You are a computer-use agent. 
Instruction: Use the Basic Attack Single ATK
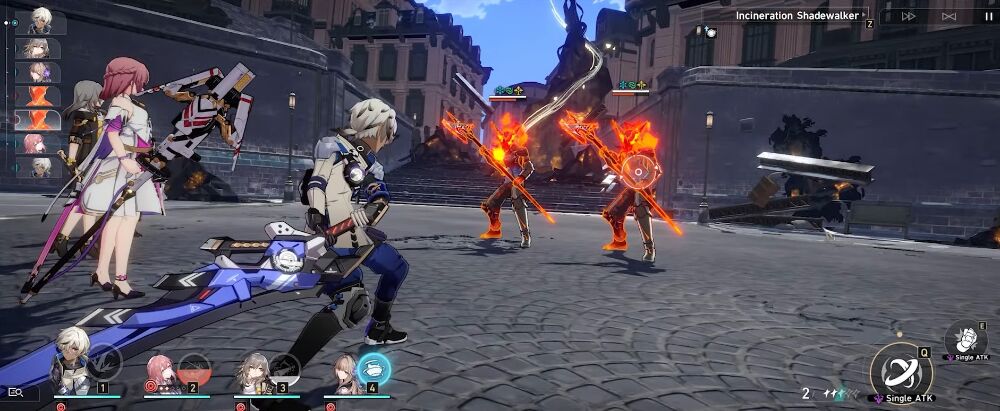900,370
